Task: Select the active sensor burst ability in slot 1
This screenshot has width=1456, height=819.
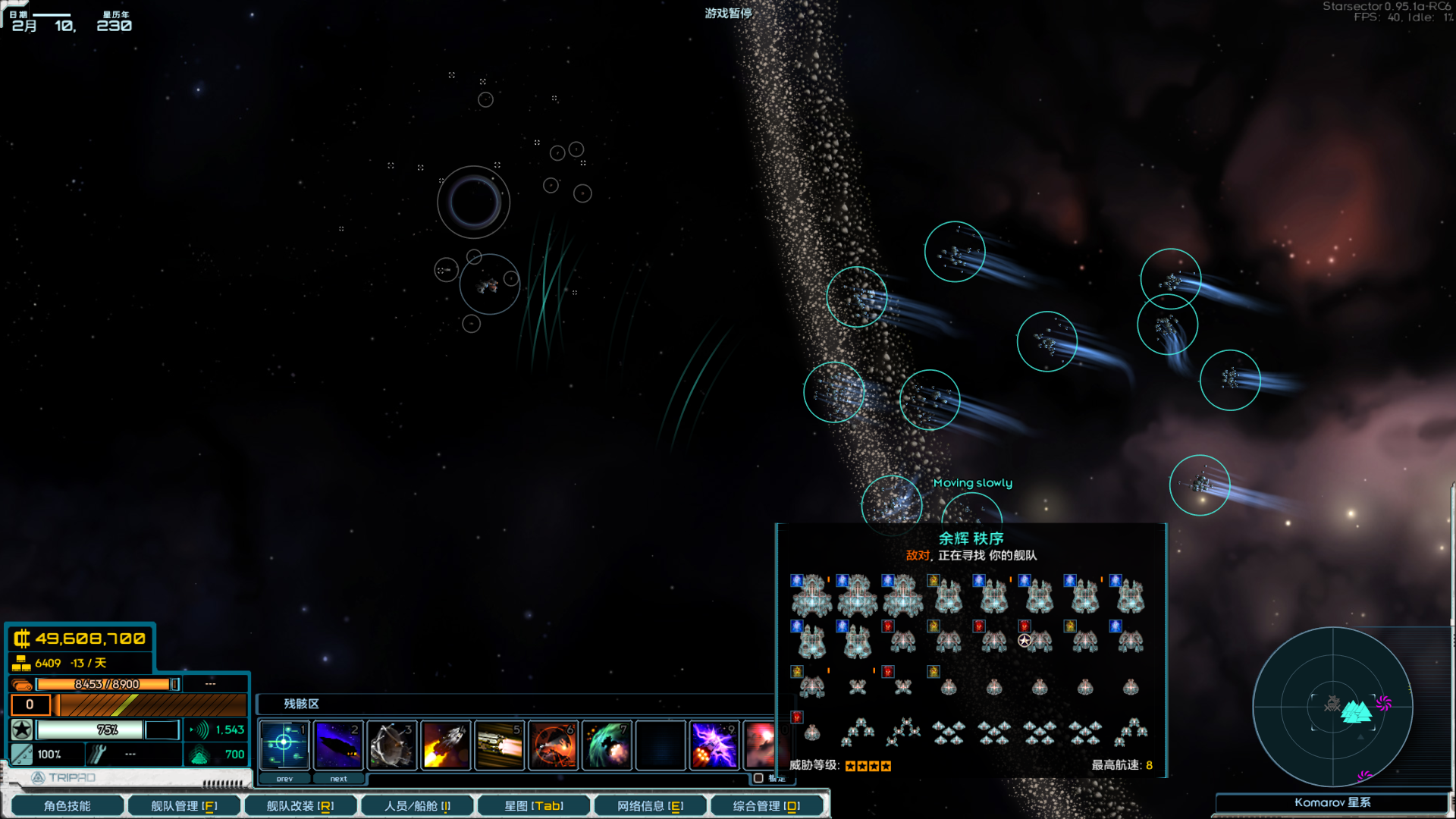Action: [284, 745]
